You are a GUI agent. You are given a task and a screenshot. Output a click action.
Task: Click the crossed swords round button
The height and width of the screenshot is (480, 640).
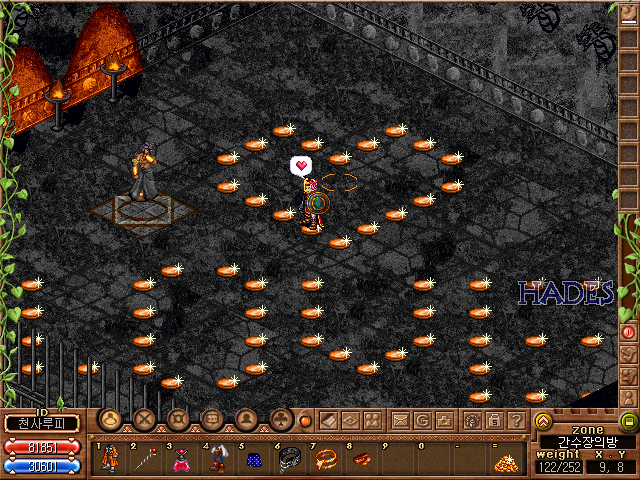pos(144,420)
